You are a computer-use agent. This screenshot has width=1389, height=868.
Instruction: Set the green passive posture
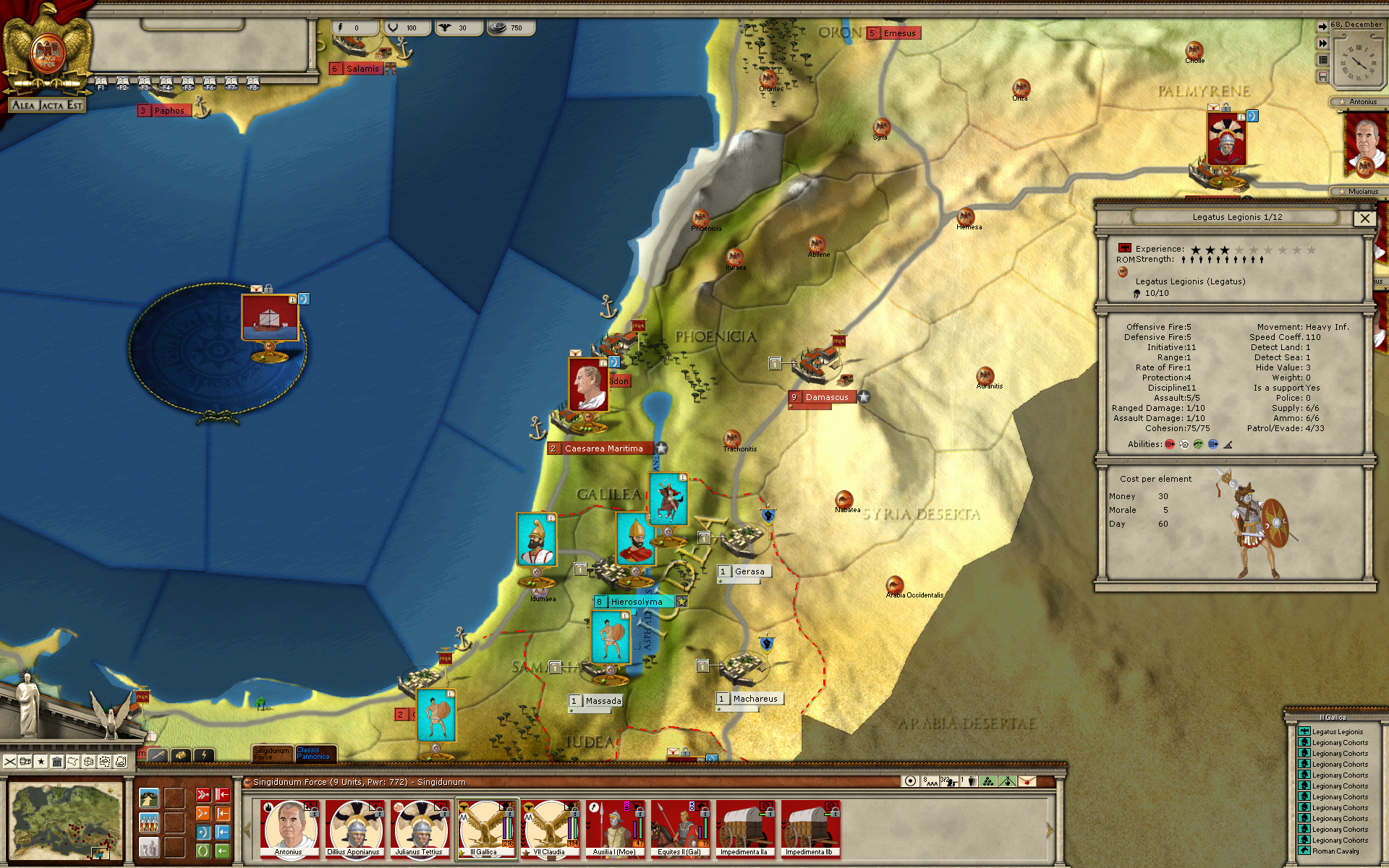203,851
